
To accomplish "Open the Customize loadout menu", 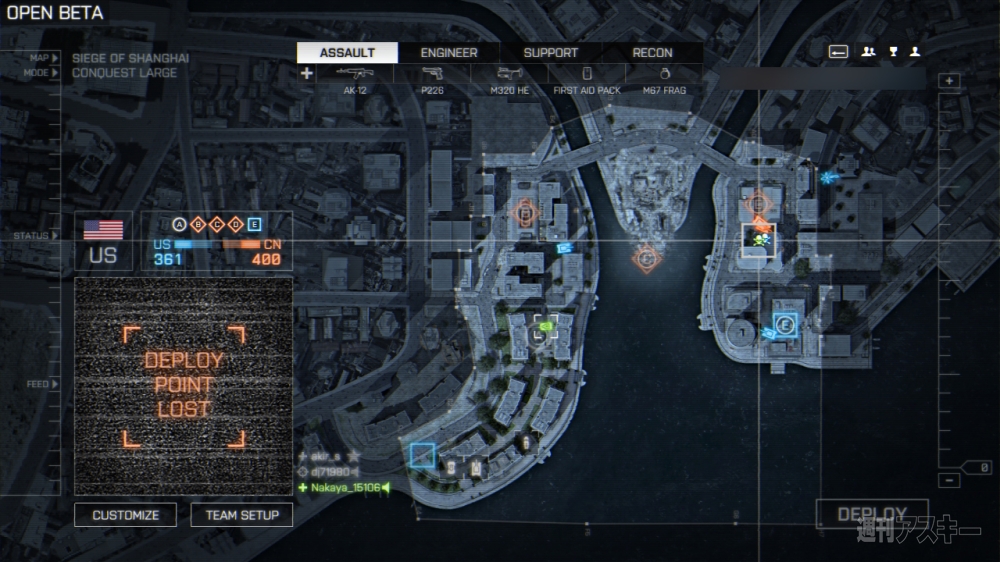I will click(x=126, y=515).
